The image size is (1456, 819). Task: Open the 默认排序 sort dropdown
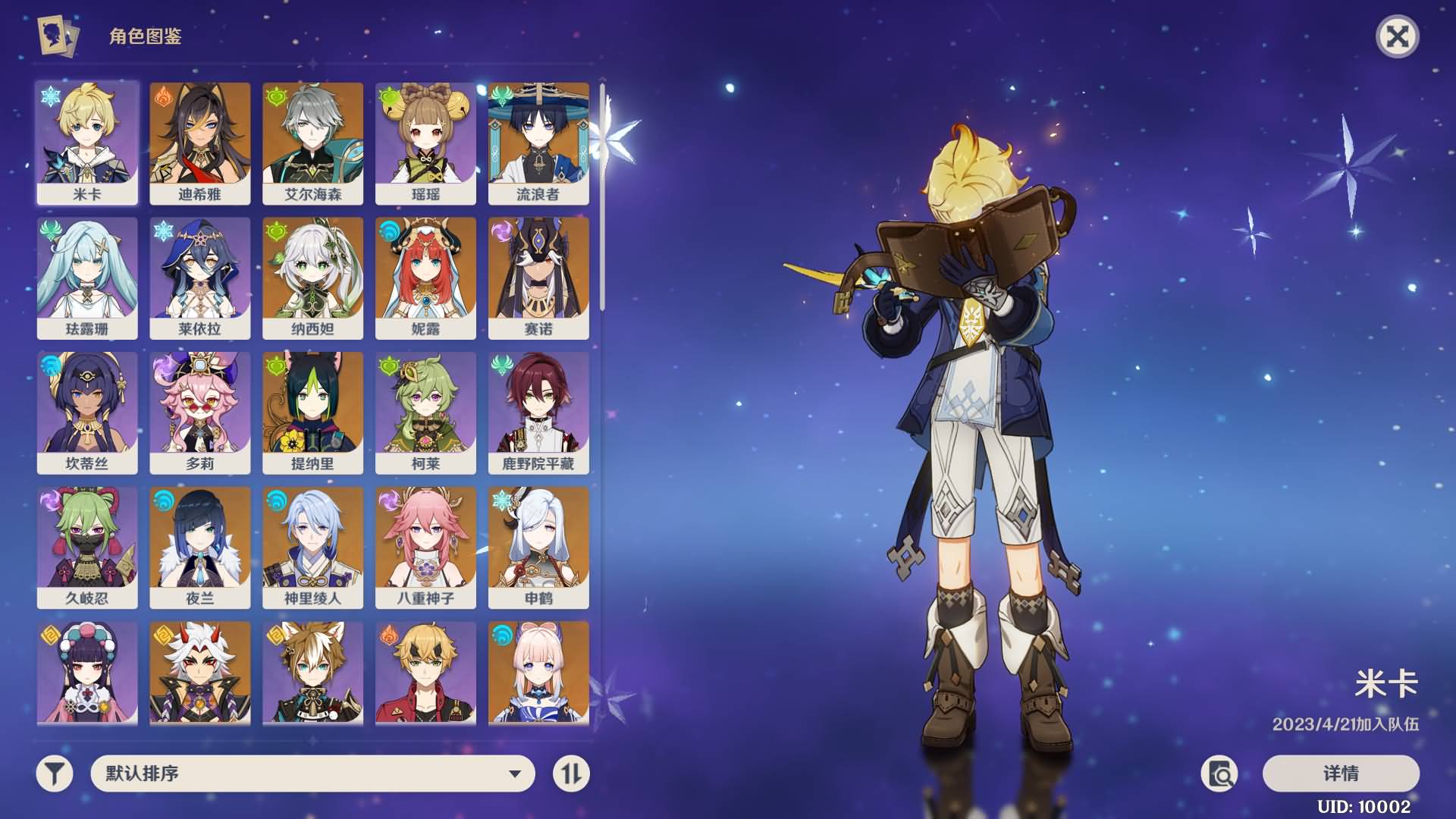pos(312,773)
